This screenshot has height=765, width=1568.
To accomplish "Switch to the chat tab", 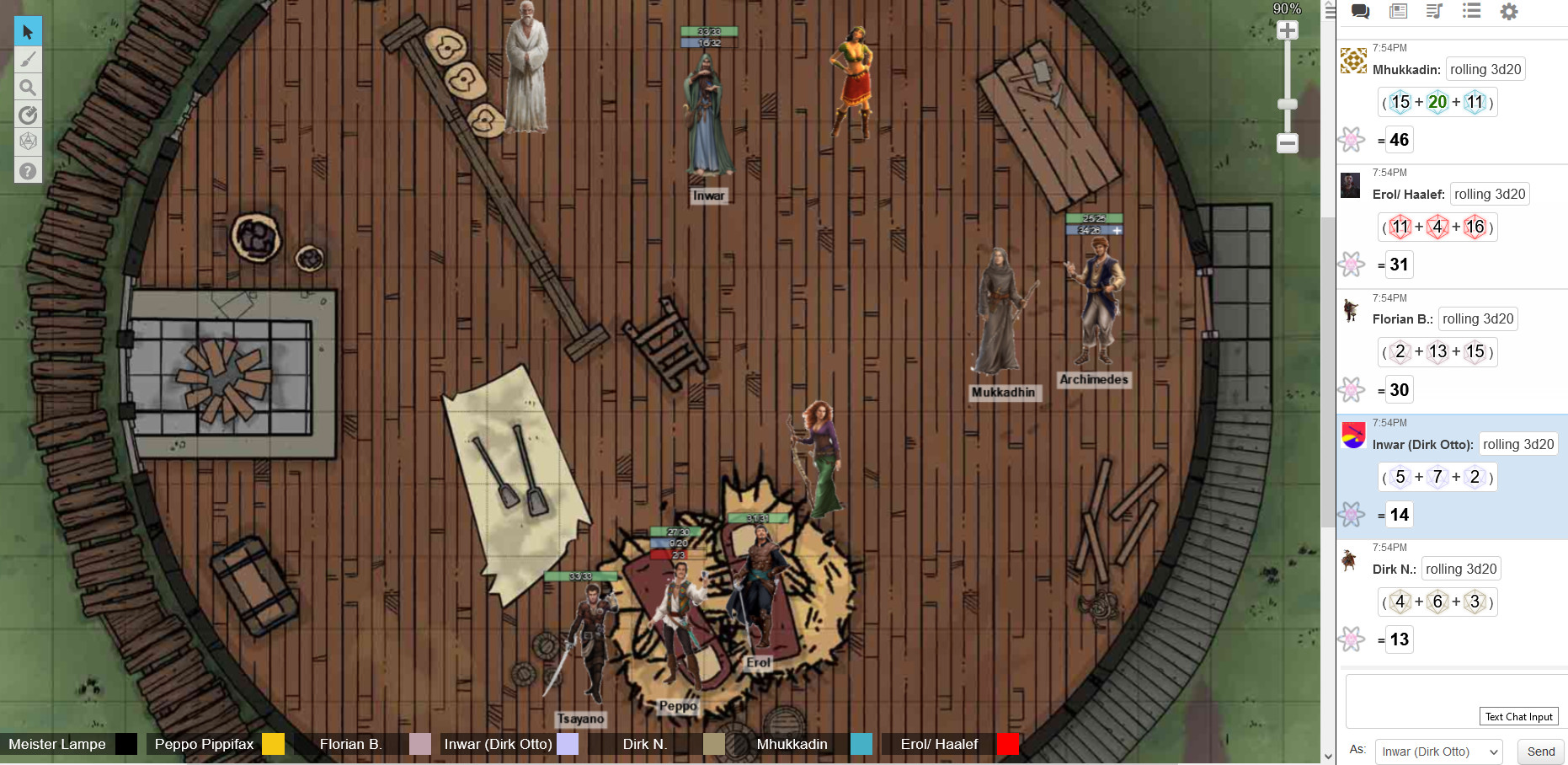I will tap(1360, 11).
